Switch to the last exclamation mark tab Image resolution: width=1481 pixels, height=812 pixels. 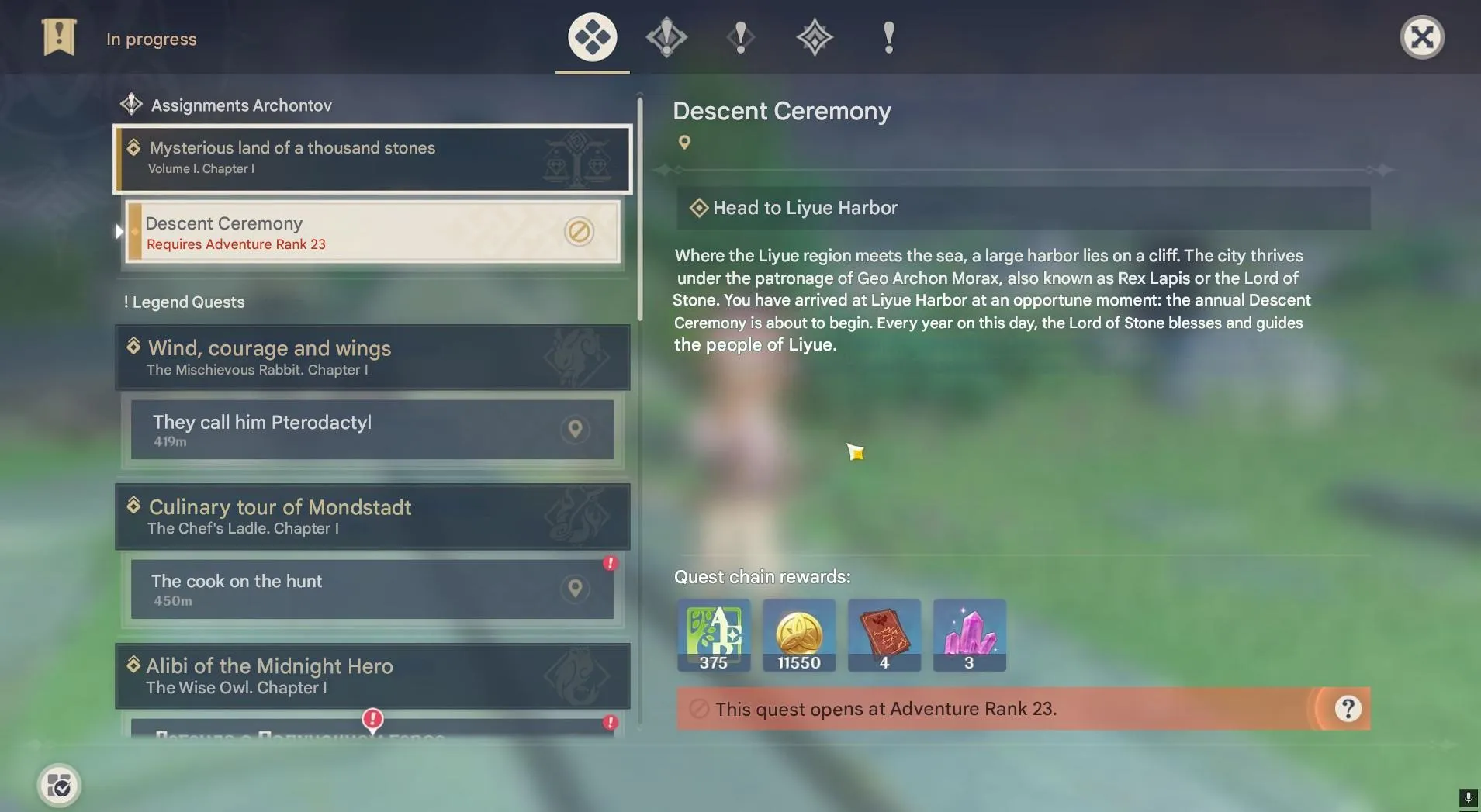(x=889, y=37)
